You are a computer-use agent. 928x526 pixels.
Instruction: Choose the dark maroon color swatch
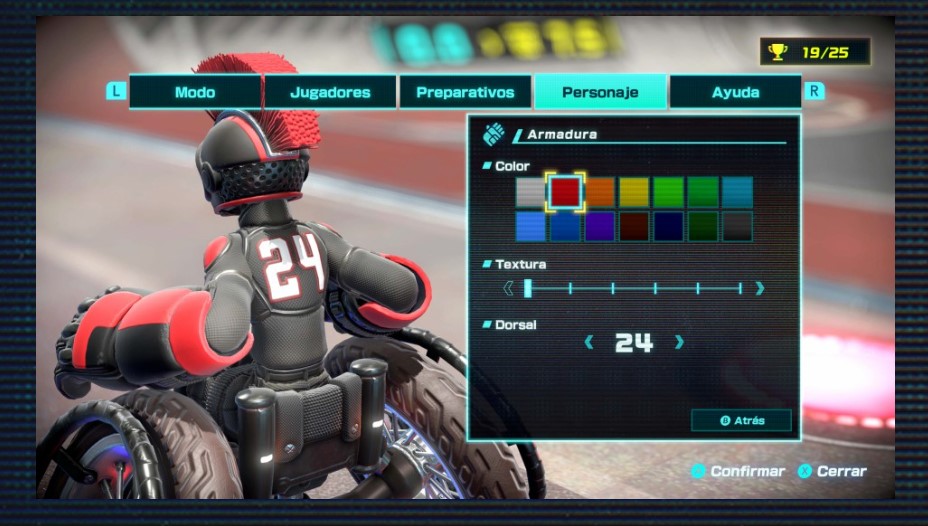tap(633, 226)
